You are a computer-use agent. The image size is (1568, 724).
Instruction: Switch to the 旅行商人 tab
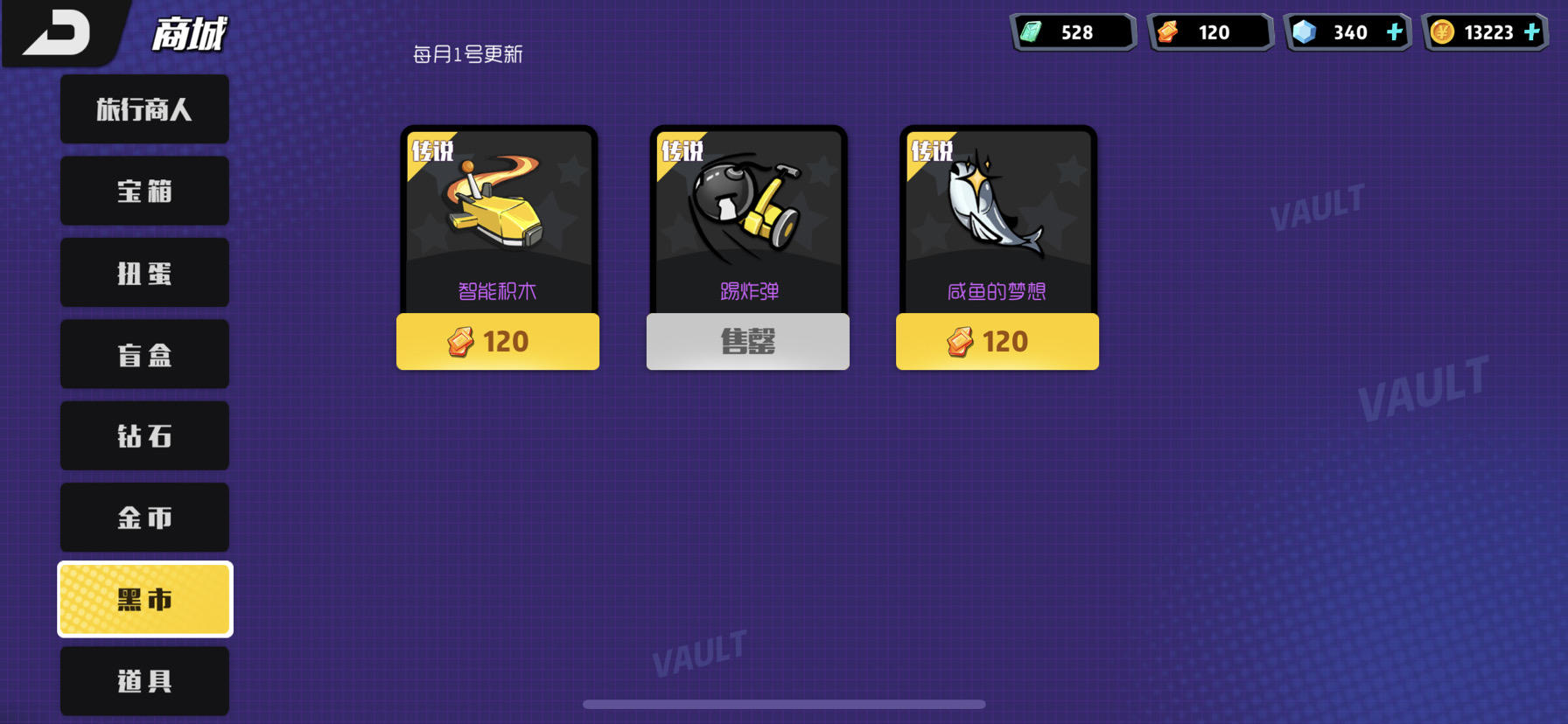[x=144, y=108]
